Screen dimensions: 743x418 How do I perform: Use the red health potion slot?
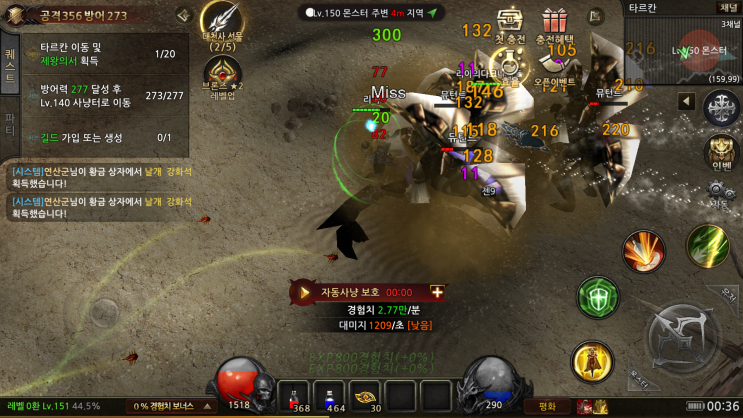pyautogui.click(x=299, y=395)
